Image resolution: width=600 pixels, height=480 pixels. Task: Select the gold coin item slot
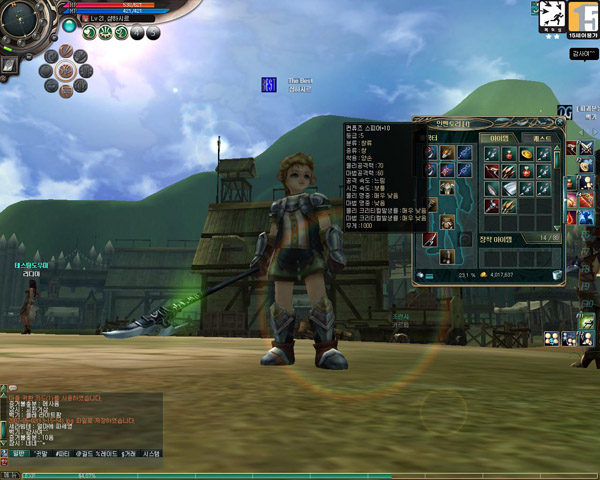(526, 154)
